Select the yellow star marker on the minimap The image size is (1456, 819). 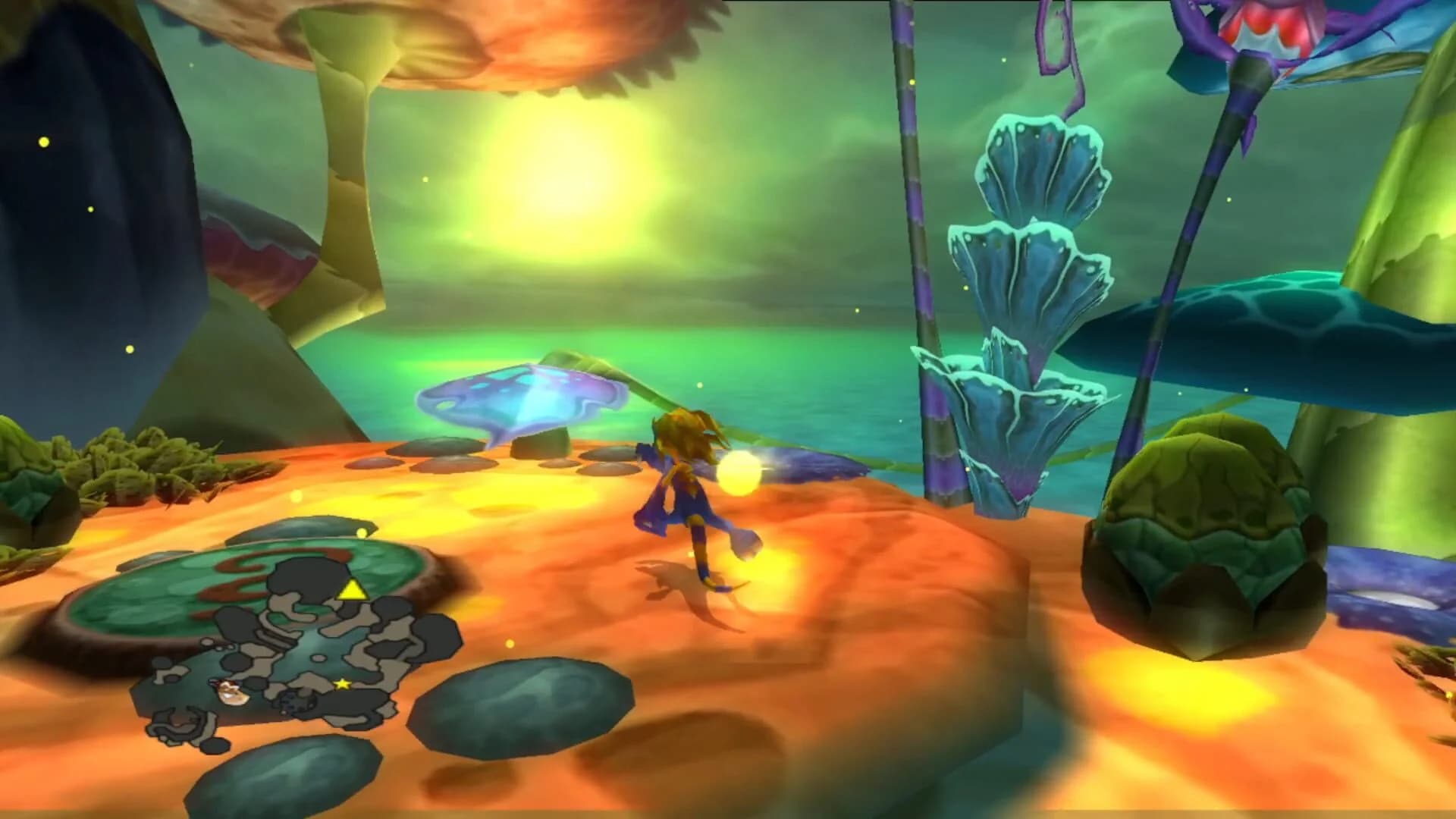[x=342, y=684]
